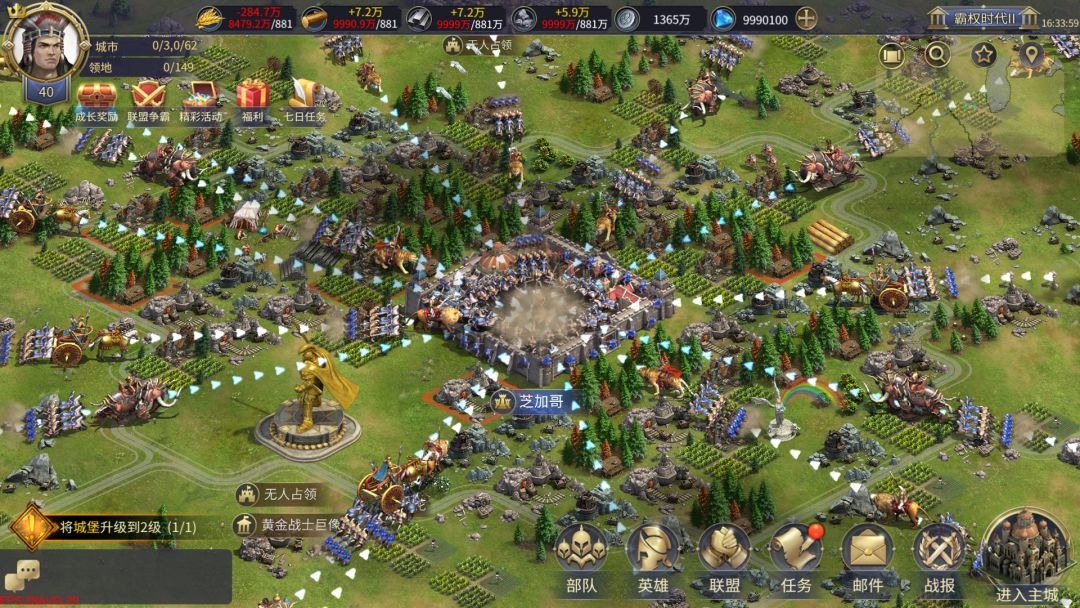1080x608 pixels.
Task: Open the scroll icon below the resources
Action: point(891,55)
